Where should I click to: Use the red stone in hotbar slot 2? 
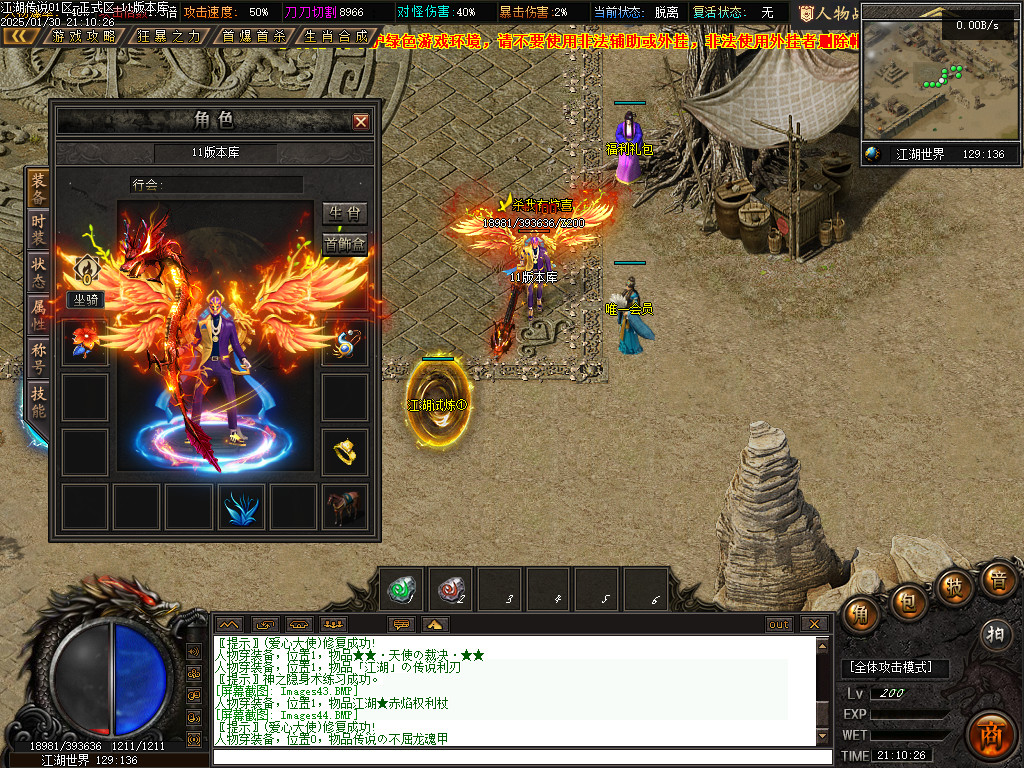point(452,589)
